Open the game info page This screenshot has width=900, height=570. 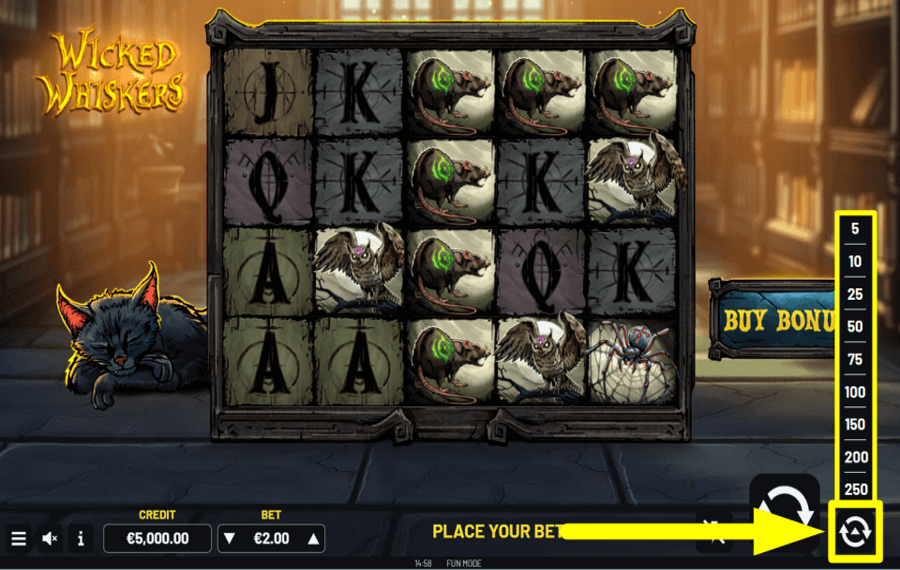81,538
